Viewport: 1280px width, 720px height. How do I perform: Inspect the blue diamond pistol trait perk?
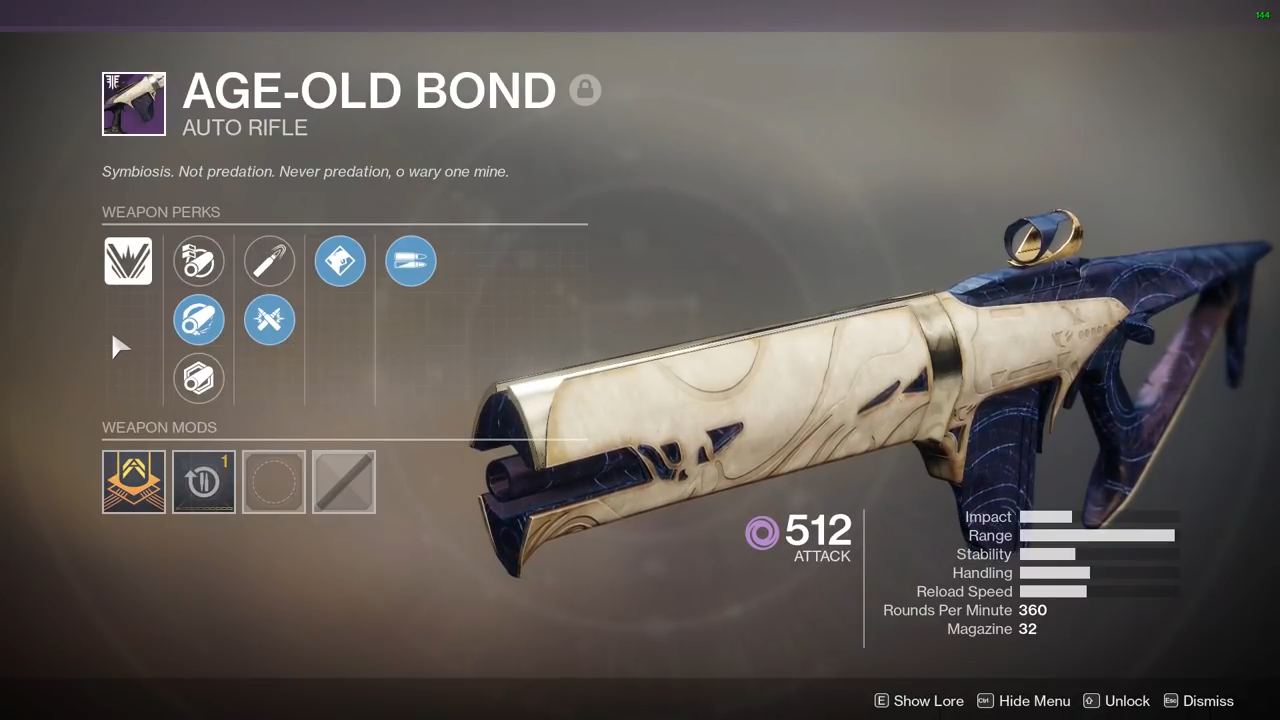pyautogui.click(x=340, y=261)
